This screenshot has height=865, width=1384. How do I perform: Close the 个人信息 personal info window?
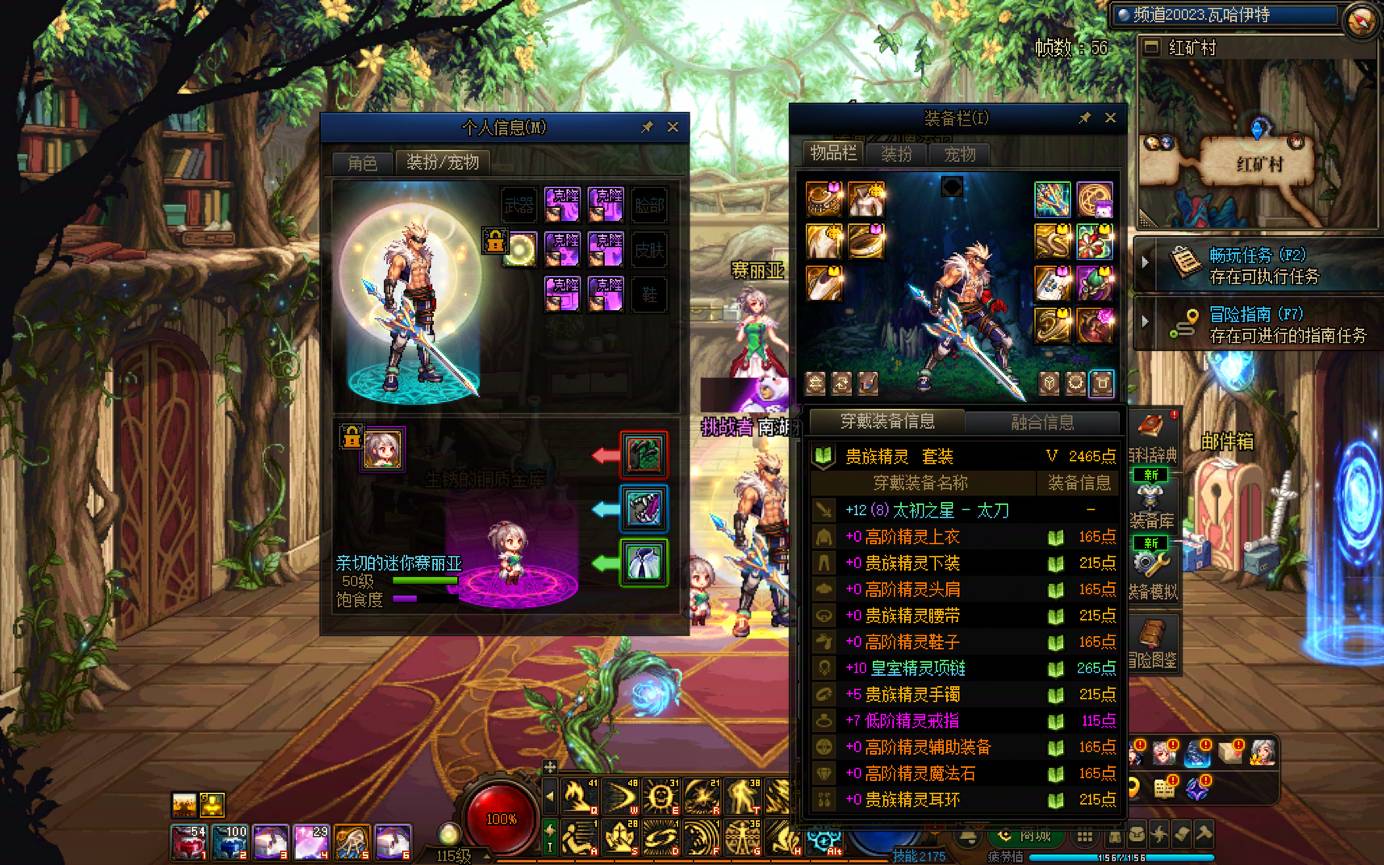(x=673, y=127)
